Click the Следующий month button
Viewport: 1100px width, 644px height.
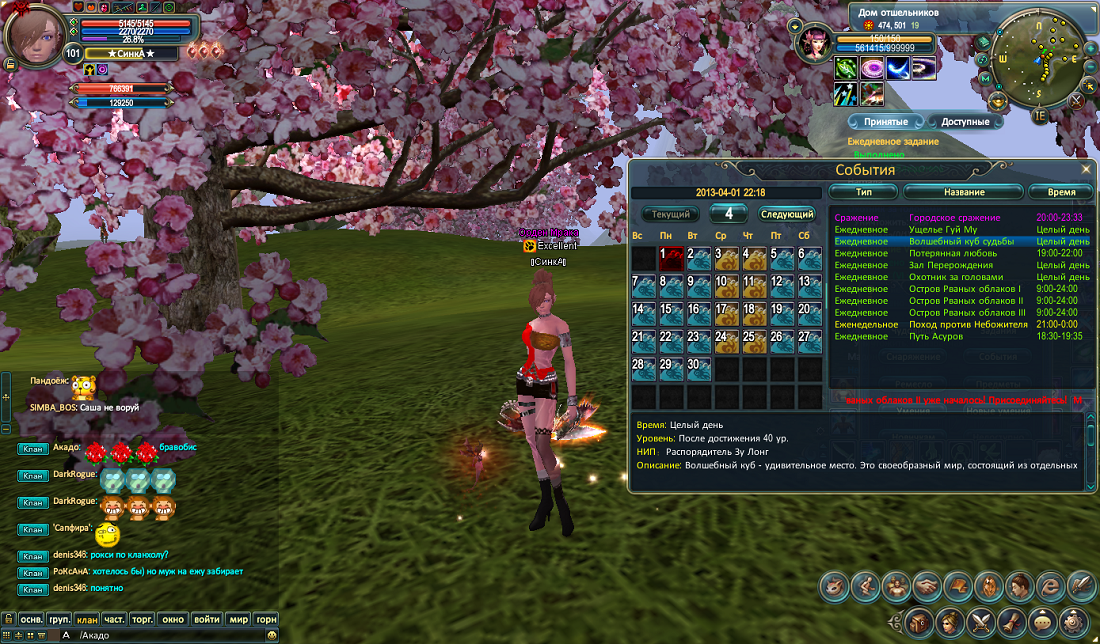click(x=786, y=214)
